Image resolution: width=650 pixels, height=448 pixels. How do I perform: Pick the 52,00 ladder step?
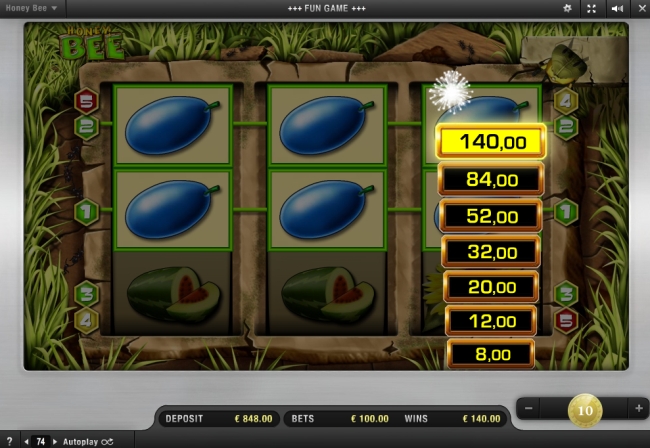click(491, 216)
